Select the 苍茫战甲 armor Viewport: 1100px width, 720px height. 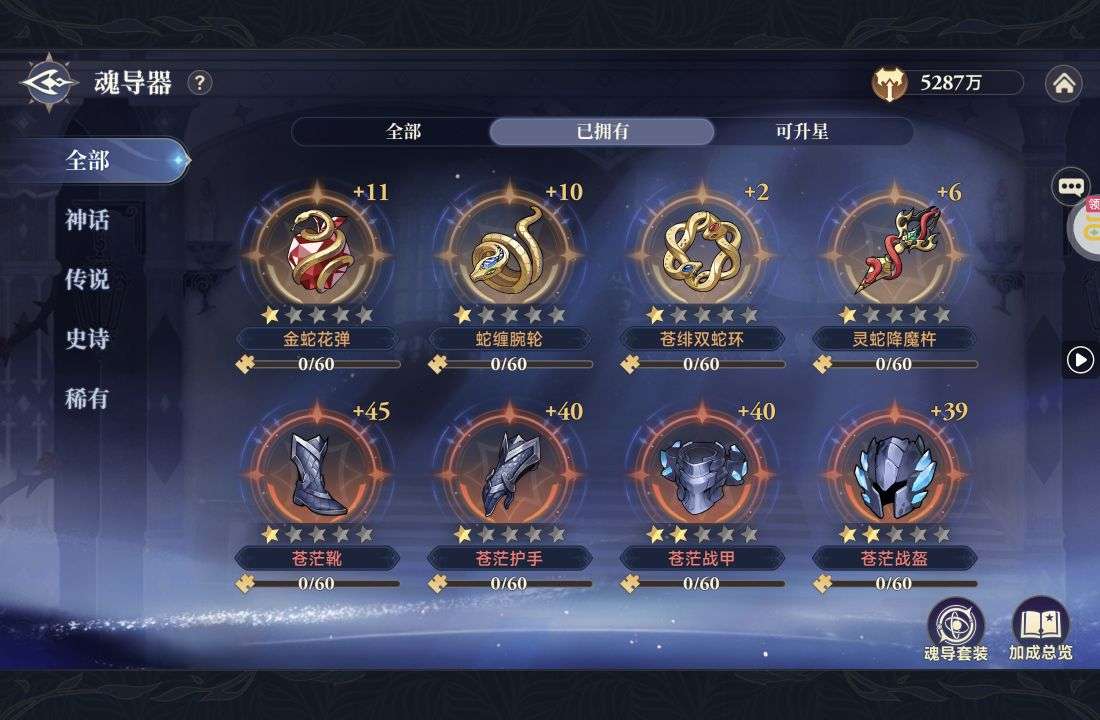(x=702, y=470)
